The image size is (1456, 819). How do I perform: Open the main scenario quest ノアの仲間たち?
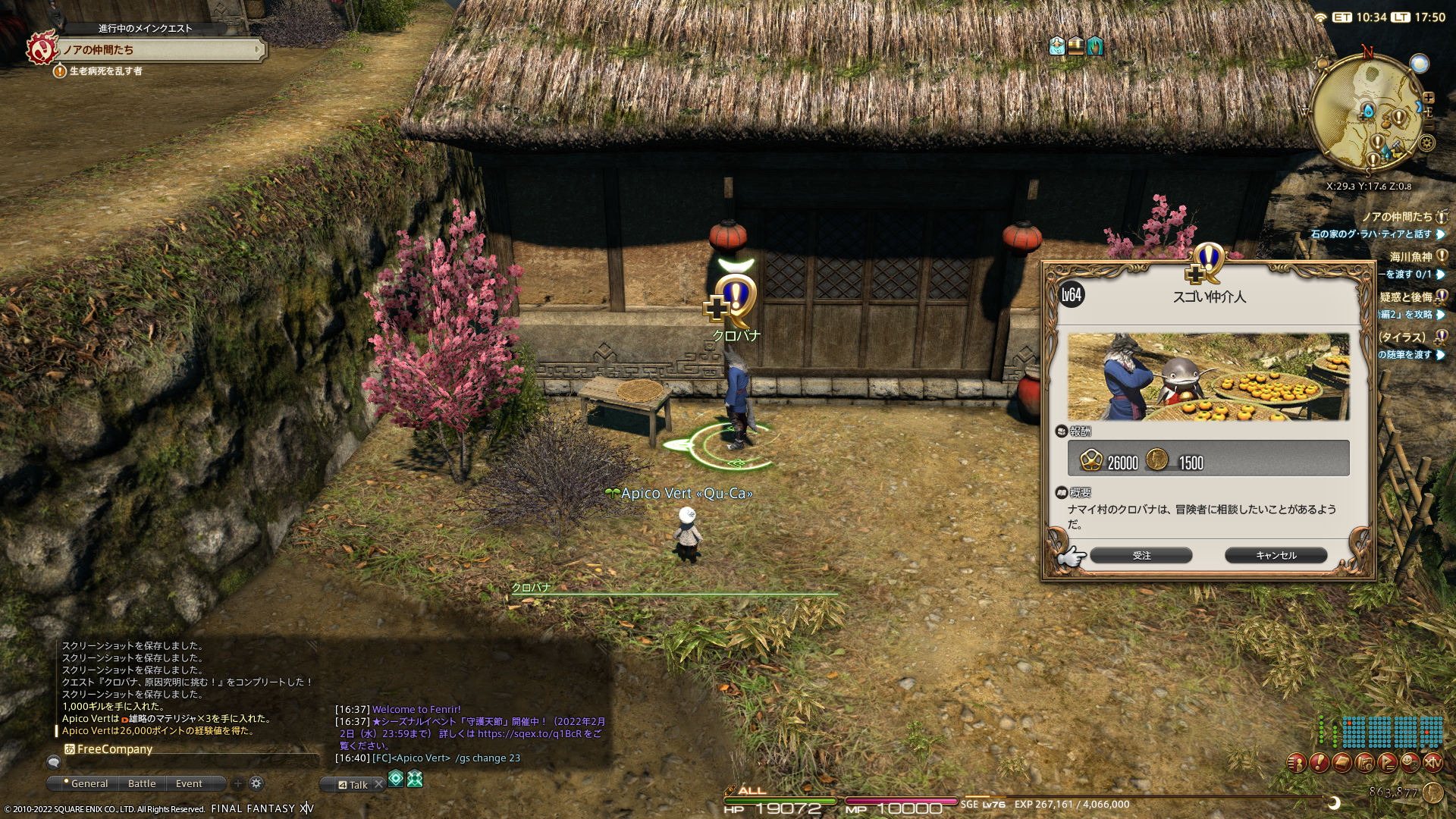[x=159, y=50]
